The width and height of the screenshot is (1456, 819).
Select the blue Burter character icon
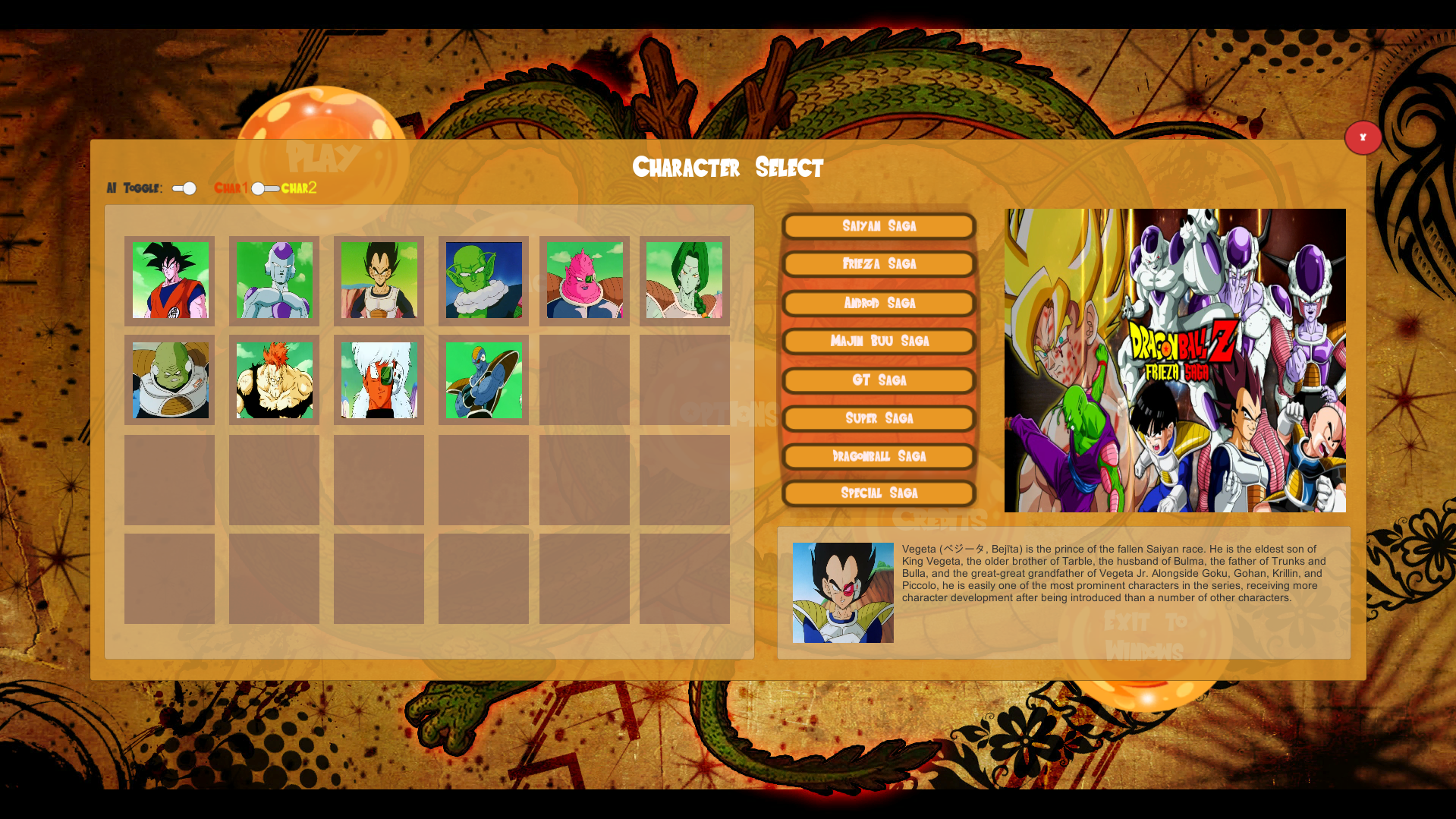[x=483, y=381]
